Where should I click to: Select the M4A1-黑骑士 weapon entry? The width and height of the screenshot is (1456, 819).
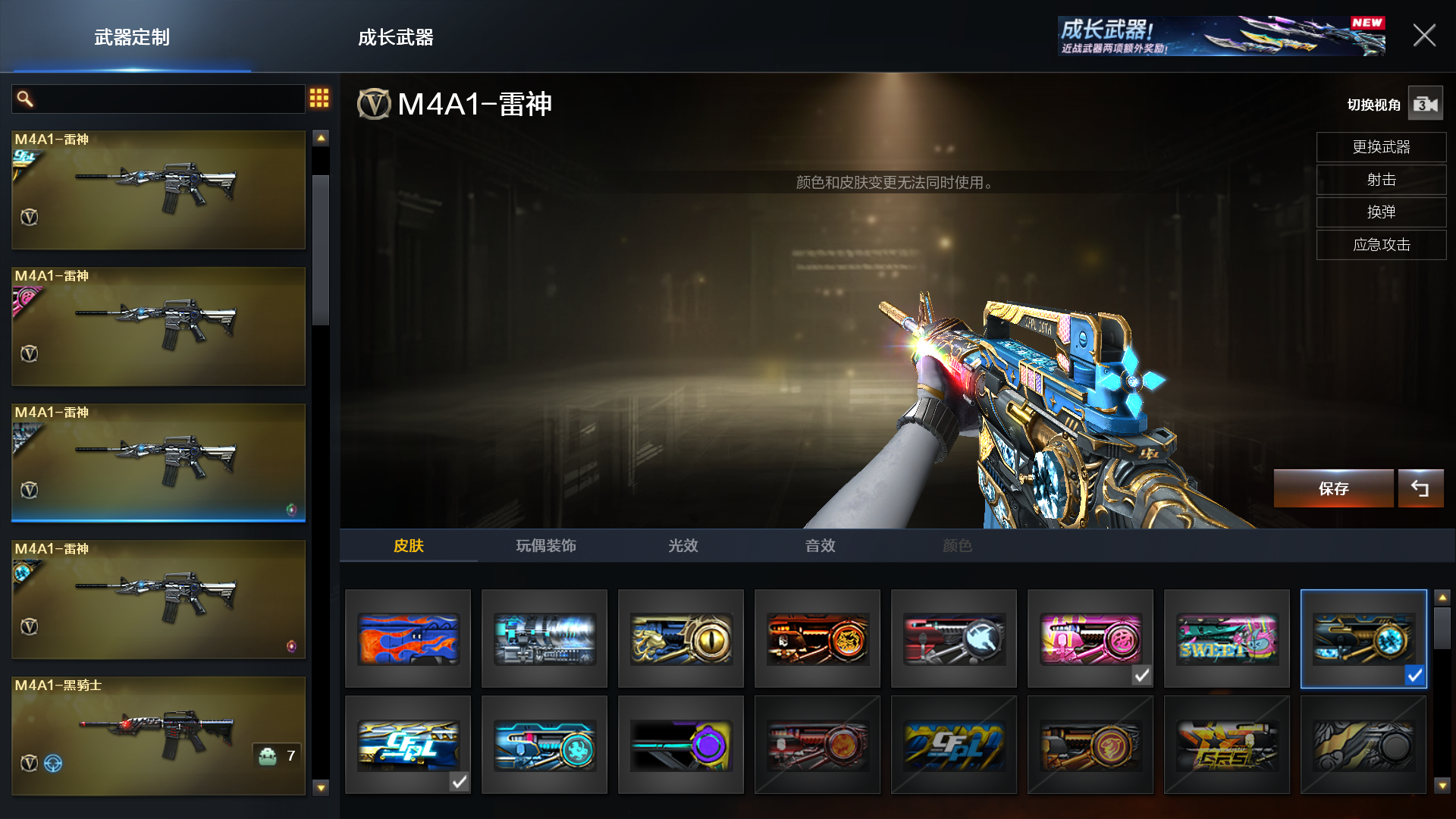click(x=158, y=736)
